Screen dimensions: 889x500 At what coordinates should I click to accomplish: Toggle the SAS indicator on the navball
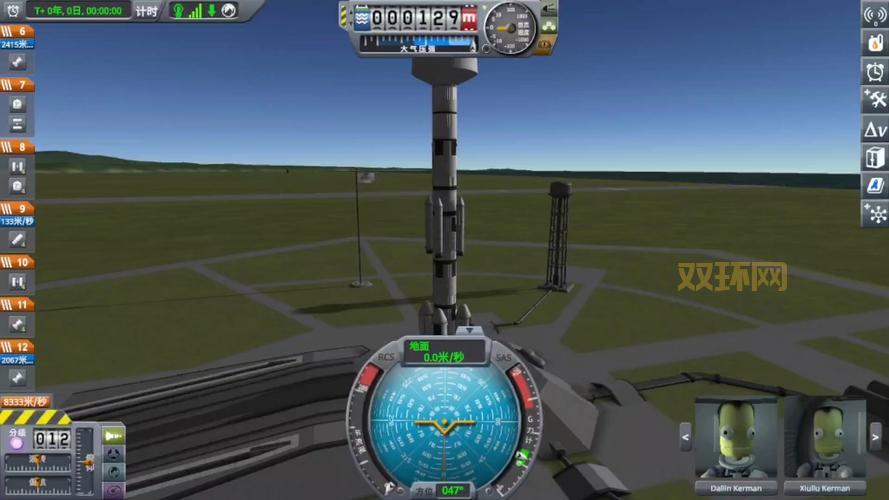[503, 357]
